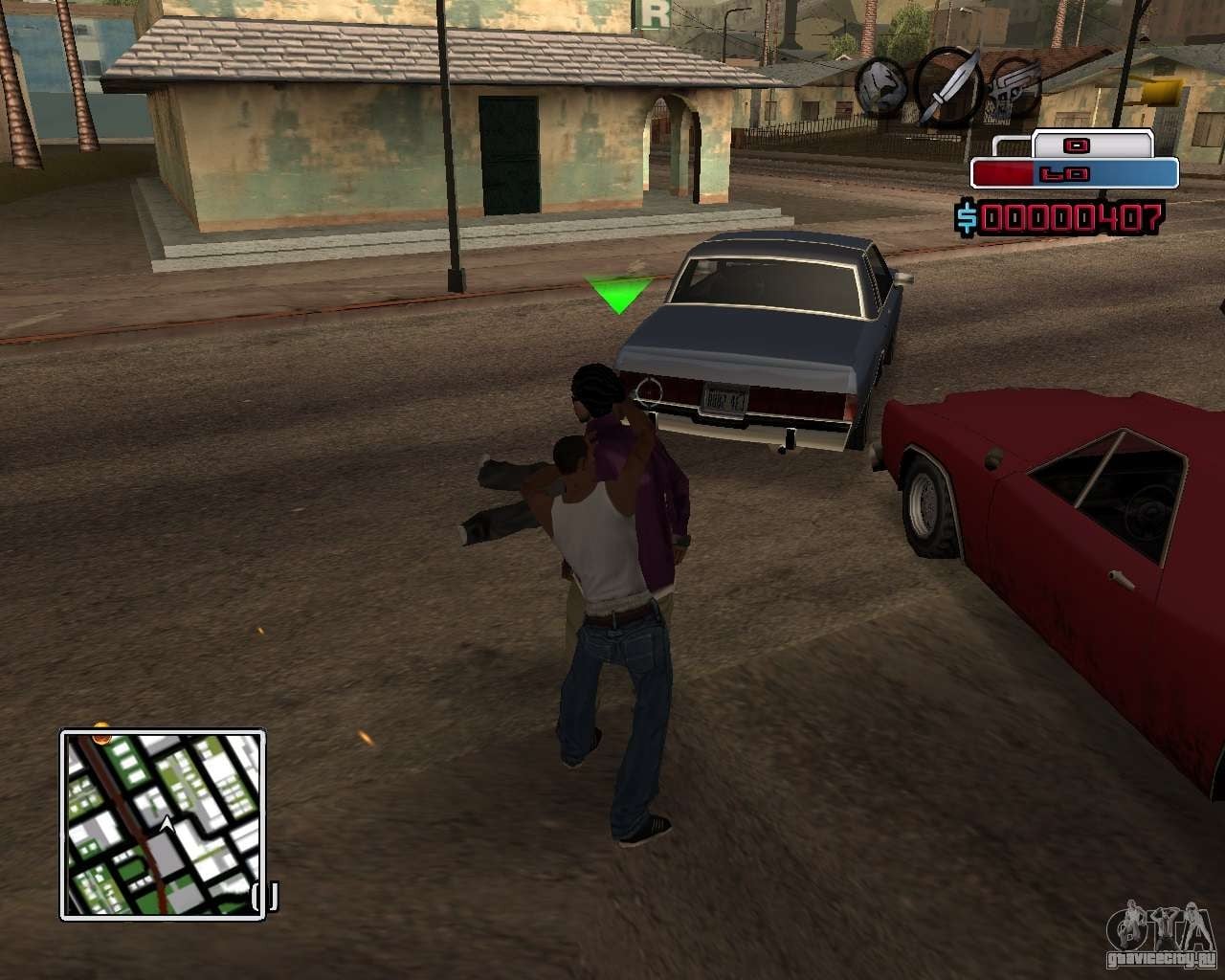Image resolution: width=1225 pixels, height=980 pixels.
Task: Click the white player arrow on minimap
Action: [167, 823]
